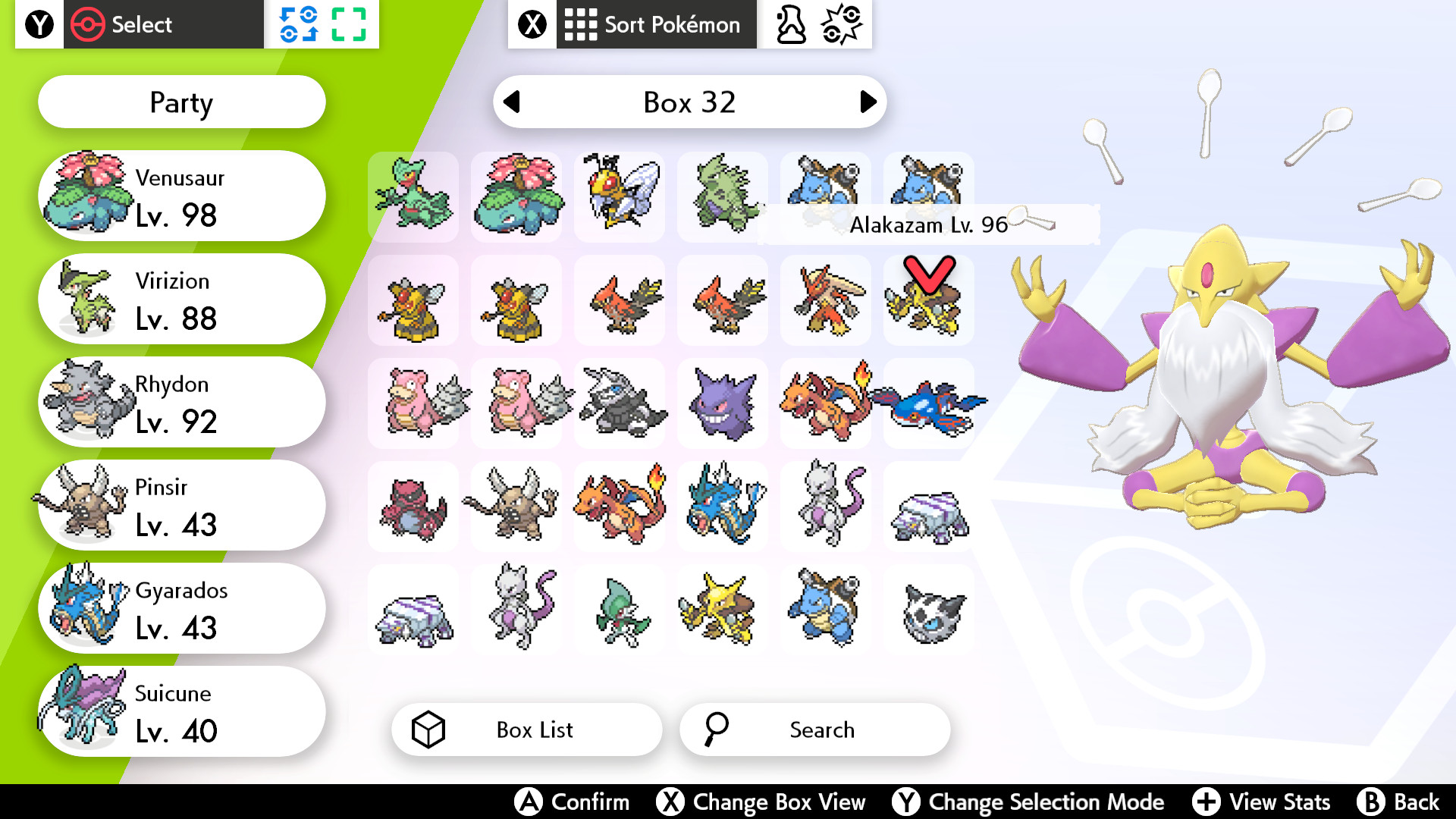This screenshot has height=819, width=1456.
Task: Select the multi-select swap arrows icon
Action: pyautogui.click(x=300, y=24)
